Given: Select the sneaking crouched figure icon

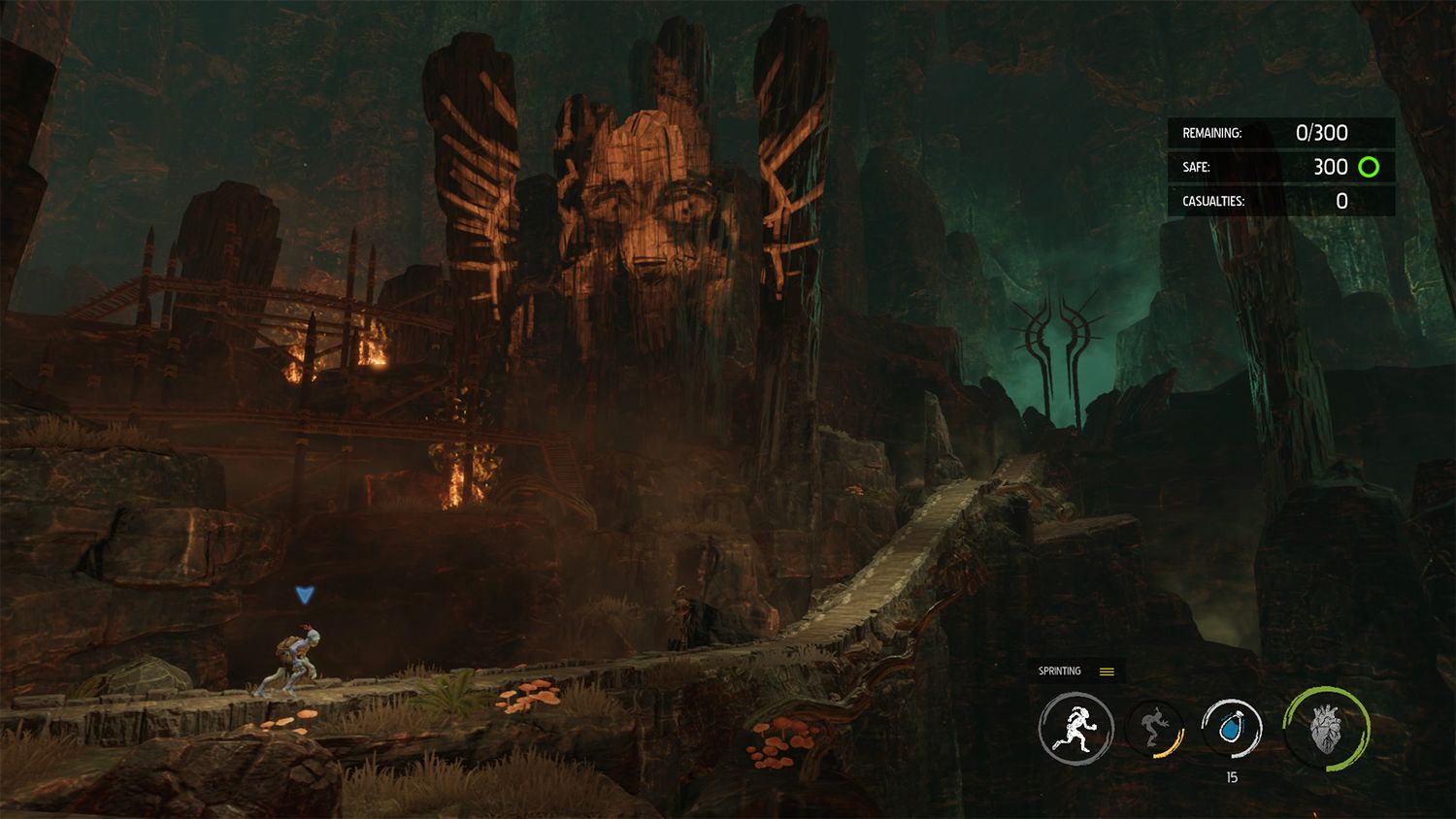Looking at the screenshot, I should 1155,729.
